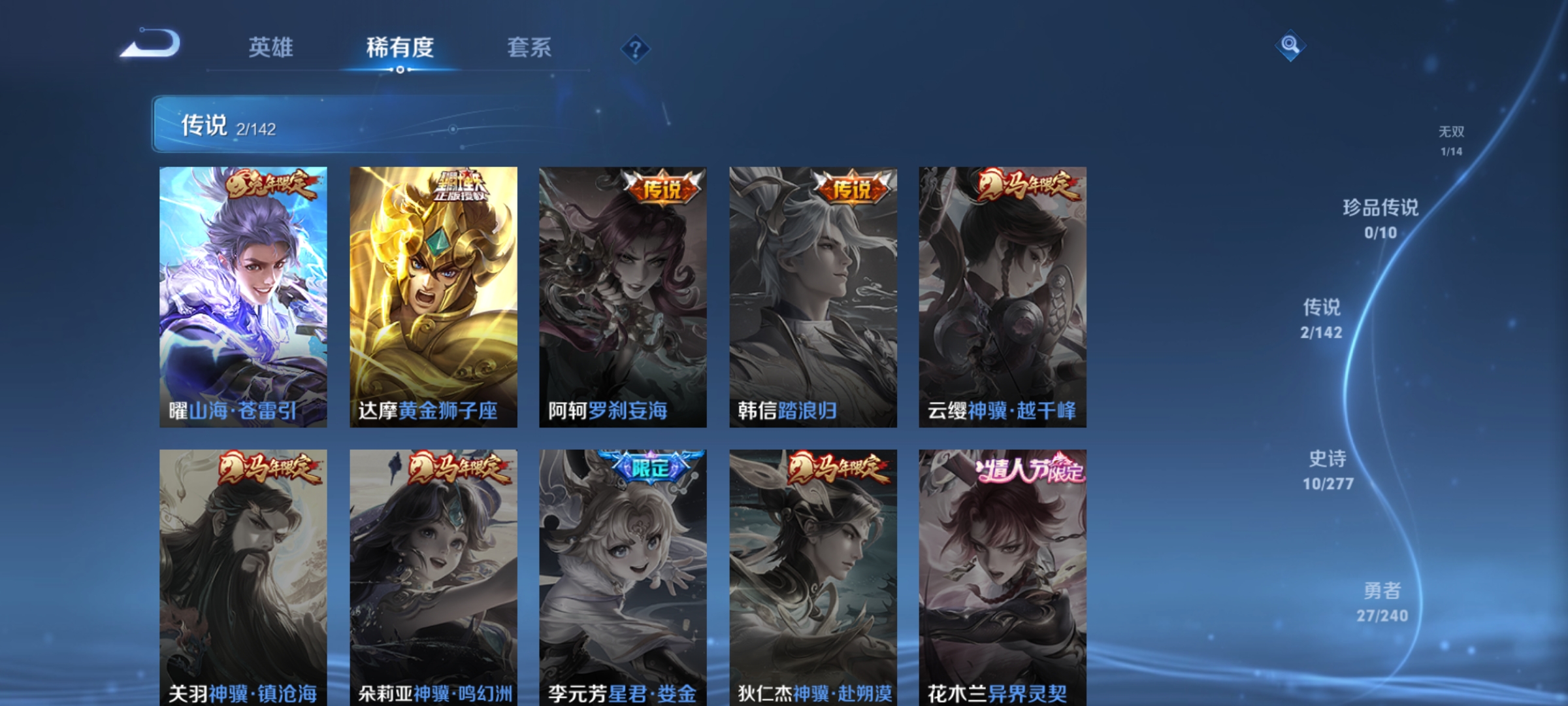Switch to the 英雄 tab
This screenshot has height=706, width=1568.
pyautogui.click(x=272, y=47)
